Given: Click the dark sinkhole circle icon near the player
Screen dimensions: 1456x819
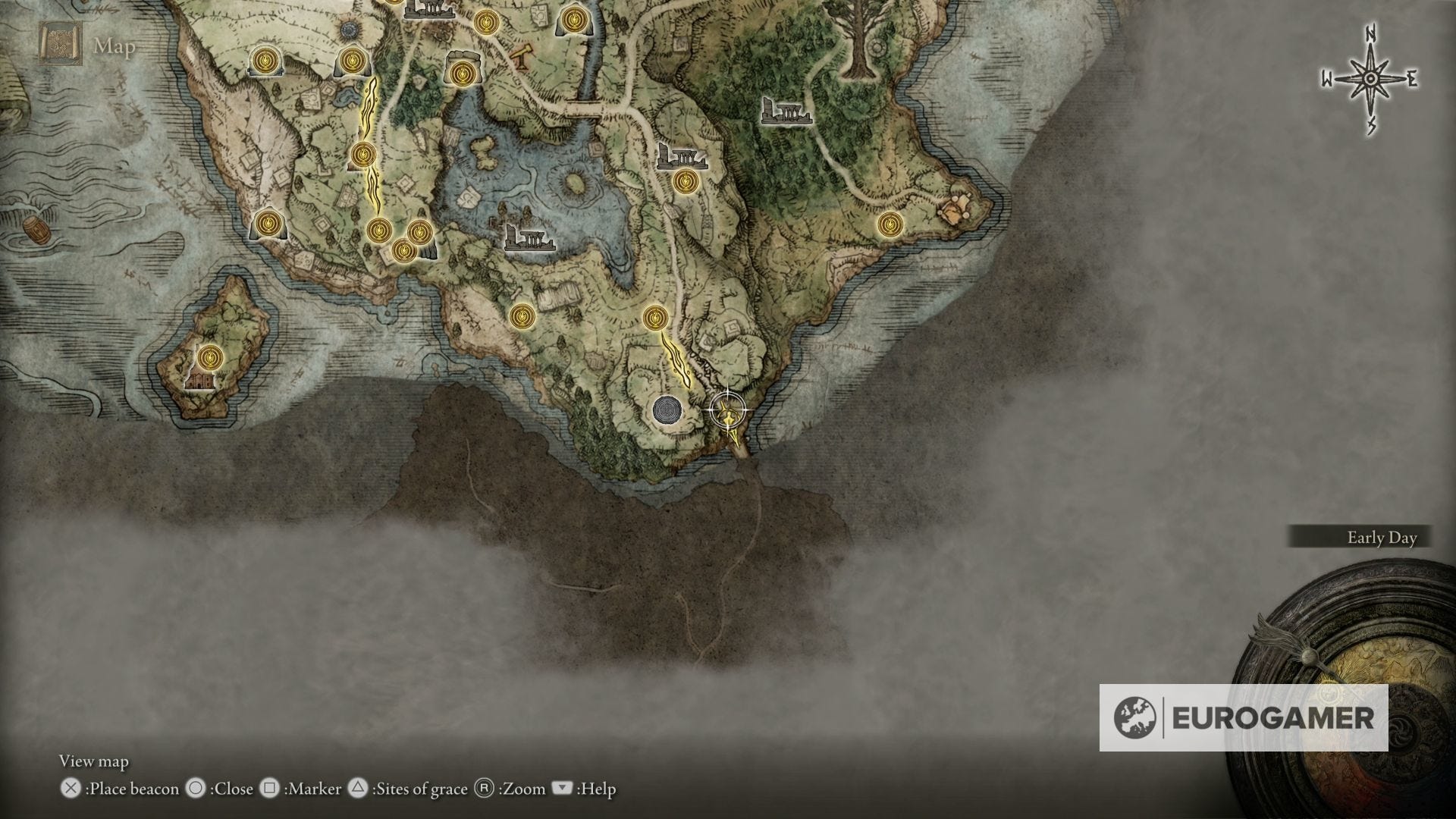Looking at the screenshot, I should [x=666, y=409].
